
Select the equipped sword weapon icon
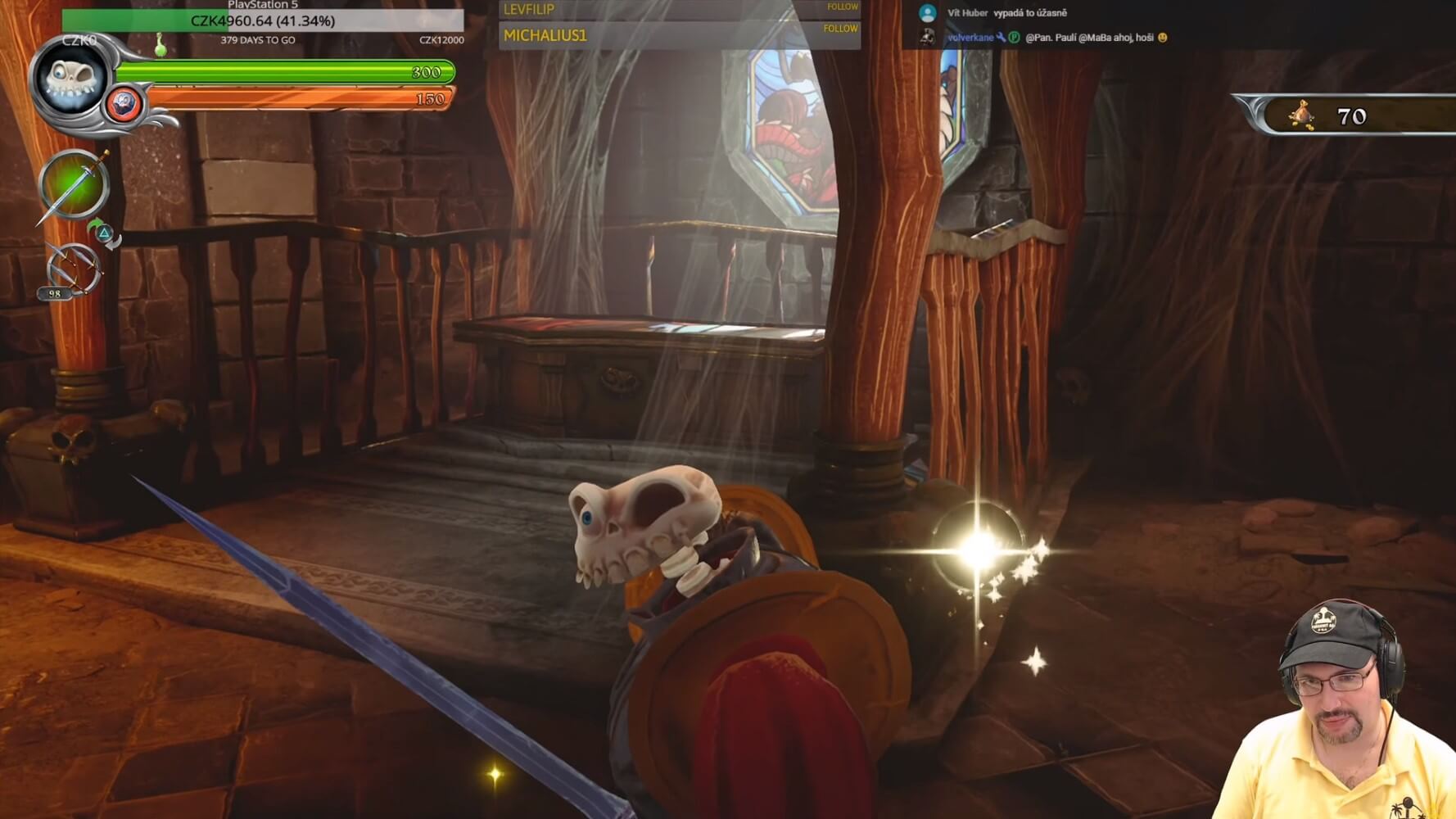coord(74,186)
